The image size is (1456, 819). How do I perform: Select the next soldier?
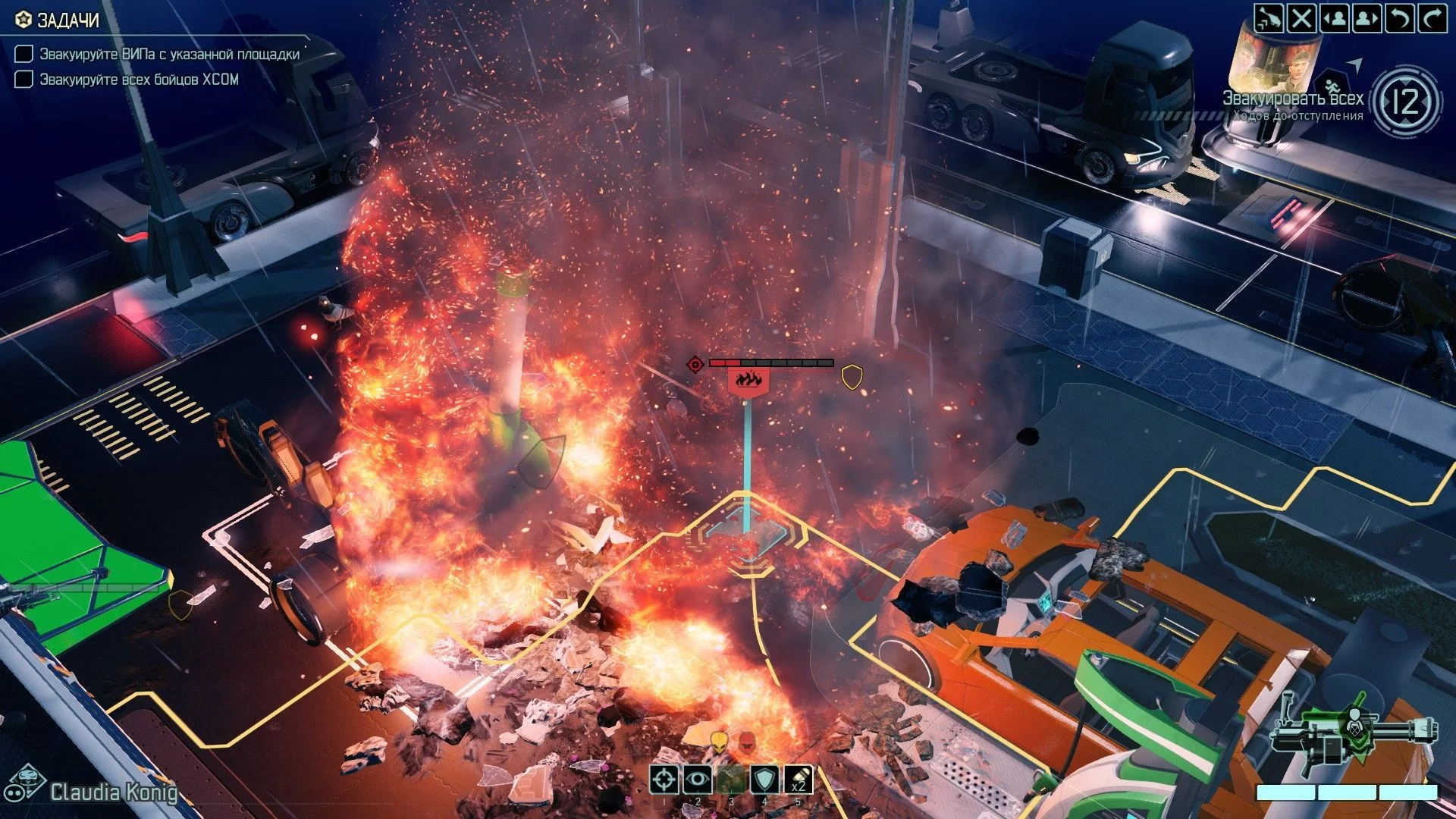click(x=1367, y=17)
